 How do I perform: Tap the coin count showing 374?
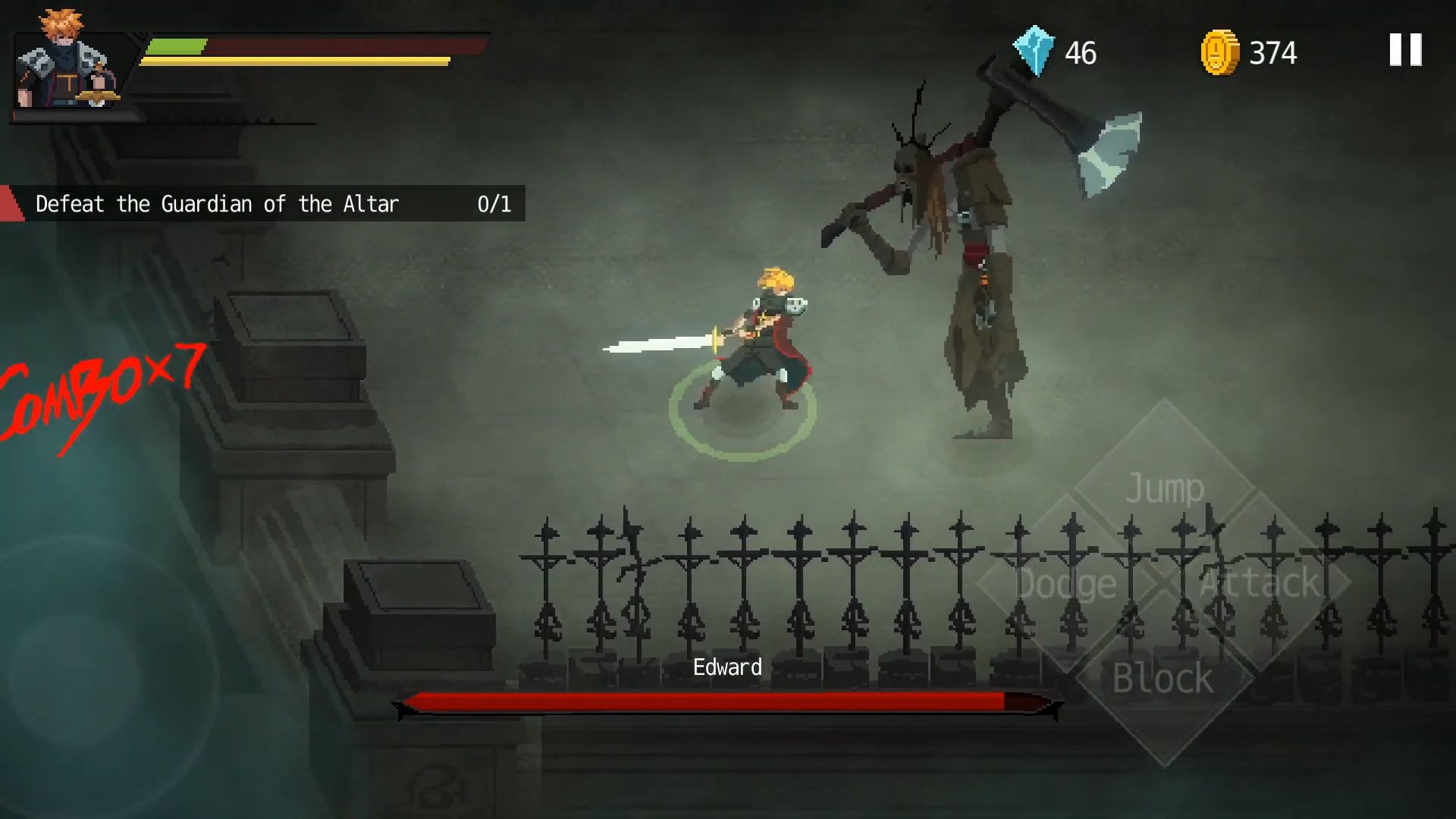point(1275,52)
